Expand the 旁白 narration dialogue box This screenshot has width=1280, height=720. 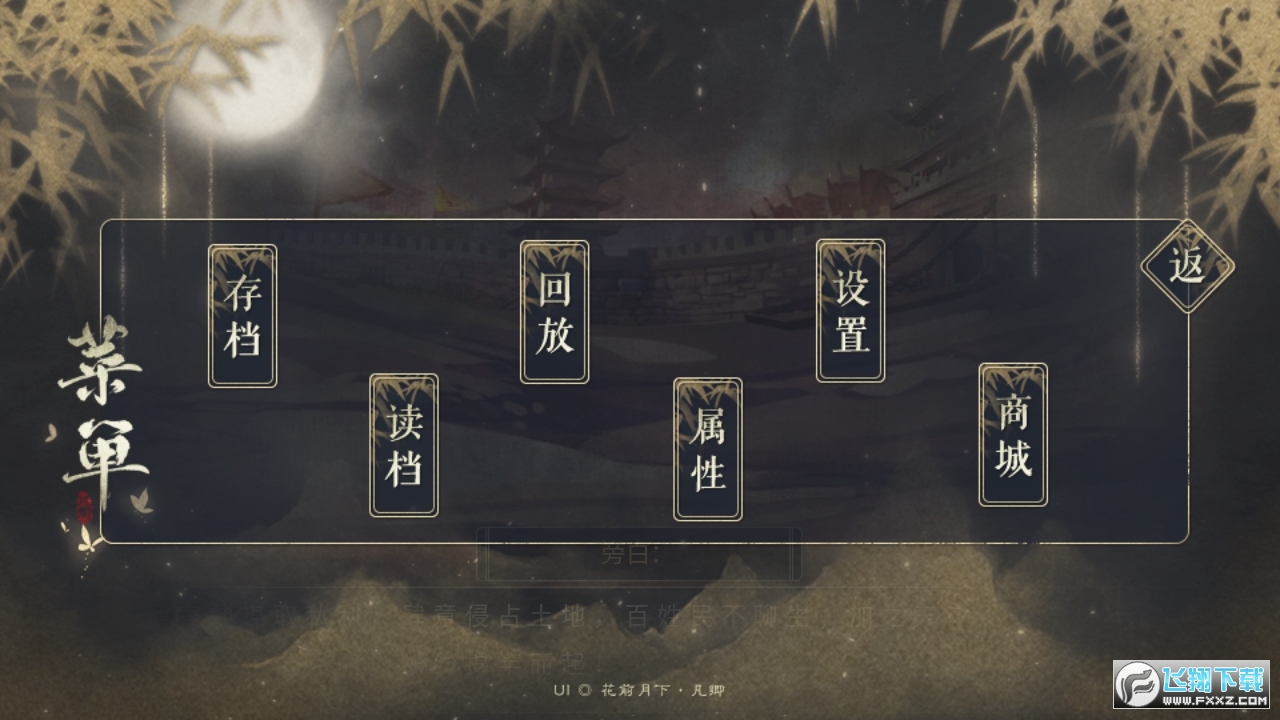tap(640, 555)
